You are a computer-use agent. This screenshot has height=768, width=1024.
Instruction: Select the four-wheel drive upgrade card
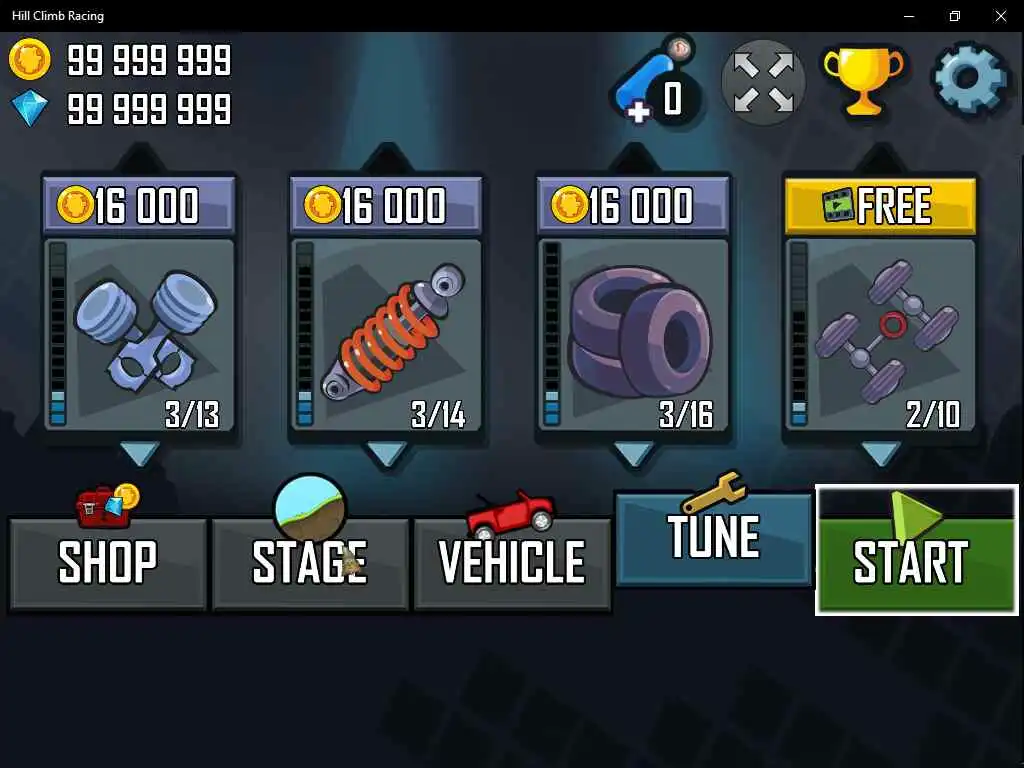[x=880, y=335]
